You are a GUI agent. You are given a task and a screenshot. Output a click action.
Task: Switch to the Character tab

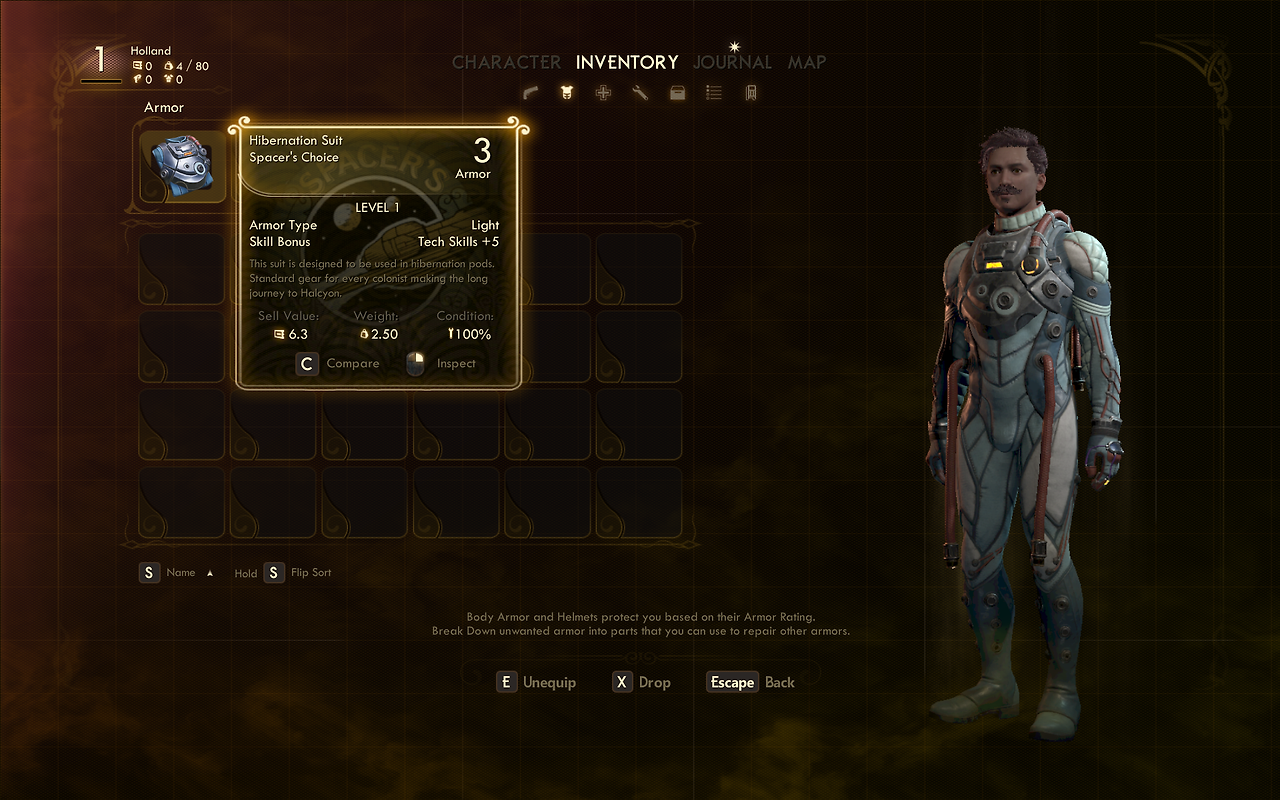click(506, 62)
